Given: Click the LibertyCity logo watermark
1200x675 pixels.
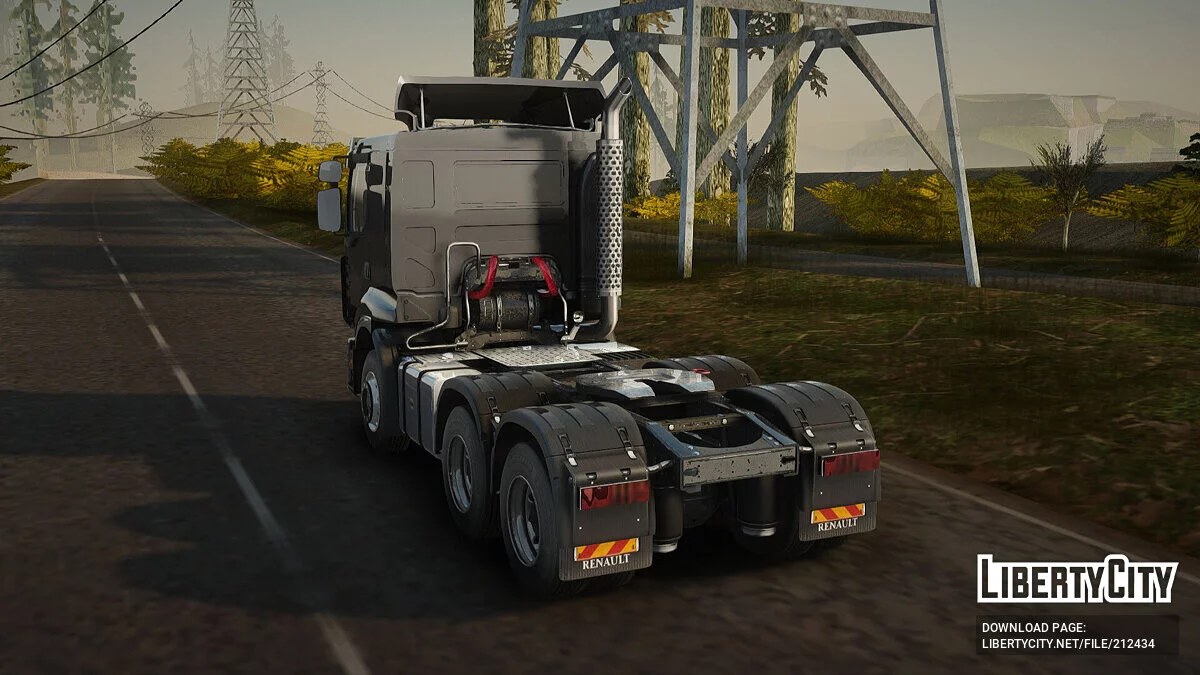Looking at the screenshot, I should point(1077,579).
